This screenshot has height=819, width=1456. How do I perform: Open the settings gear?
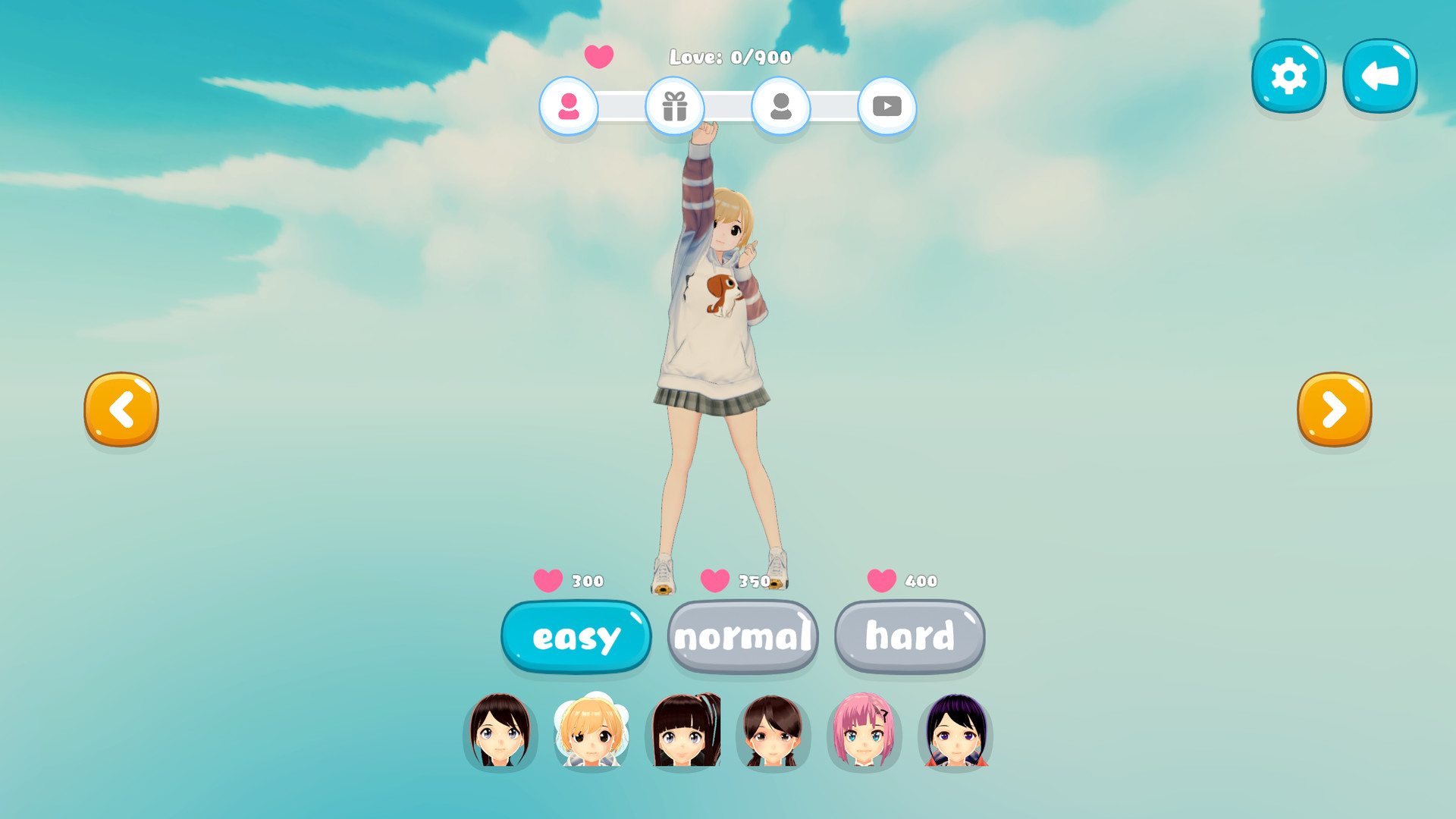[x=1288, y=74]
